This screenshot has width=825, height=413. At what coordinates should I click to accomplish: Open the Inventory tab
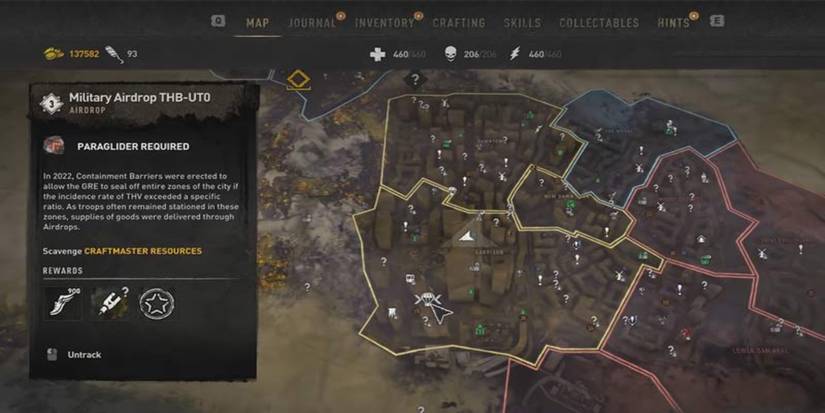(385, 22)
